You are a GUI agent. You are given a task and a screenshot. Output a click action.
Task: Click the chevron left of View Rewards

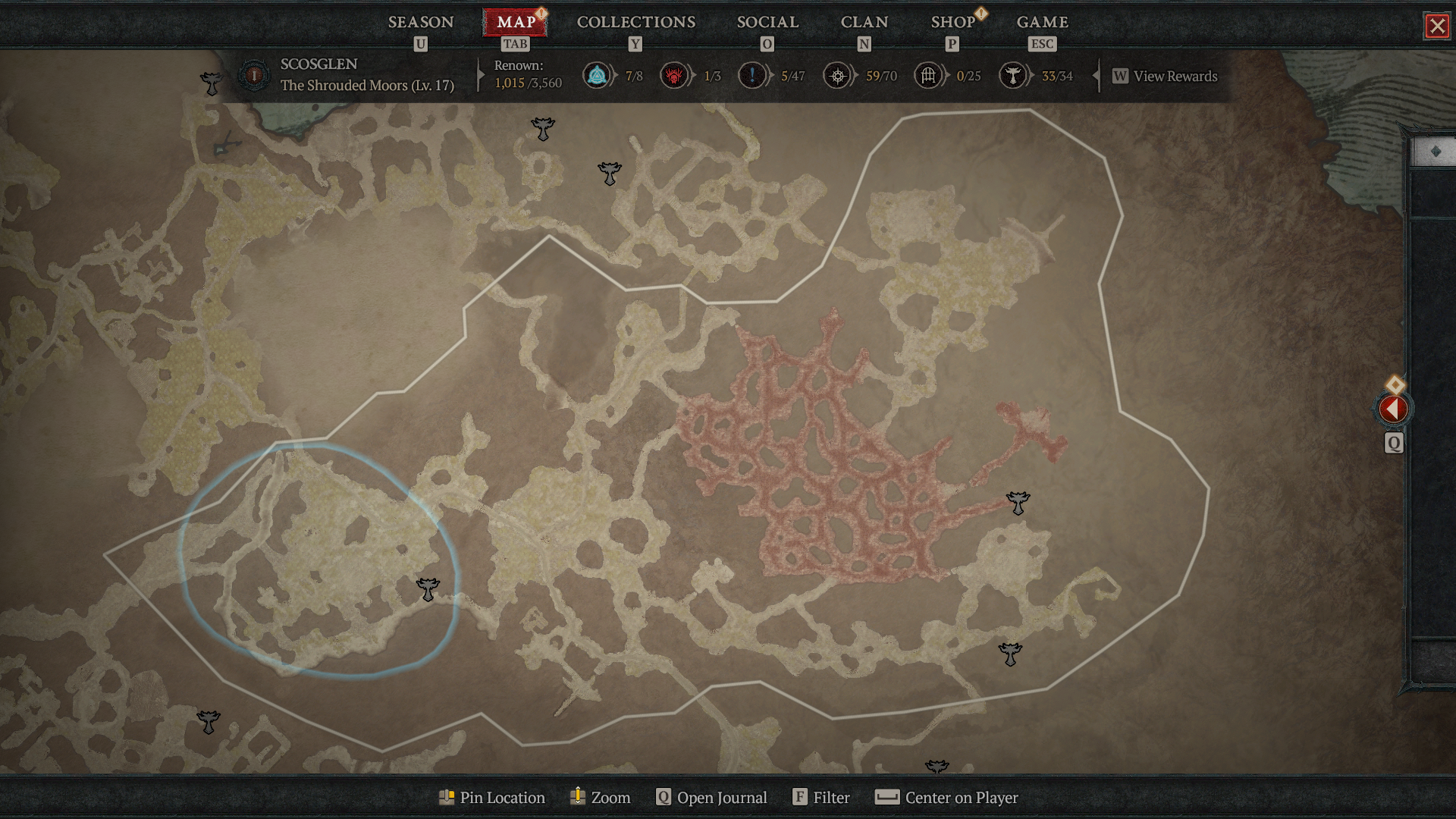click(x=1097, y=76)
